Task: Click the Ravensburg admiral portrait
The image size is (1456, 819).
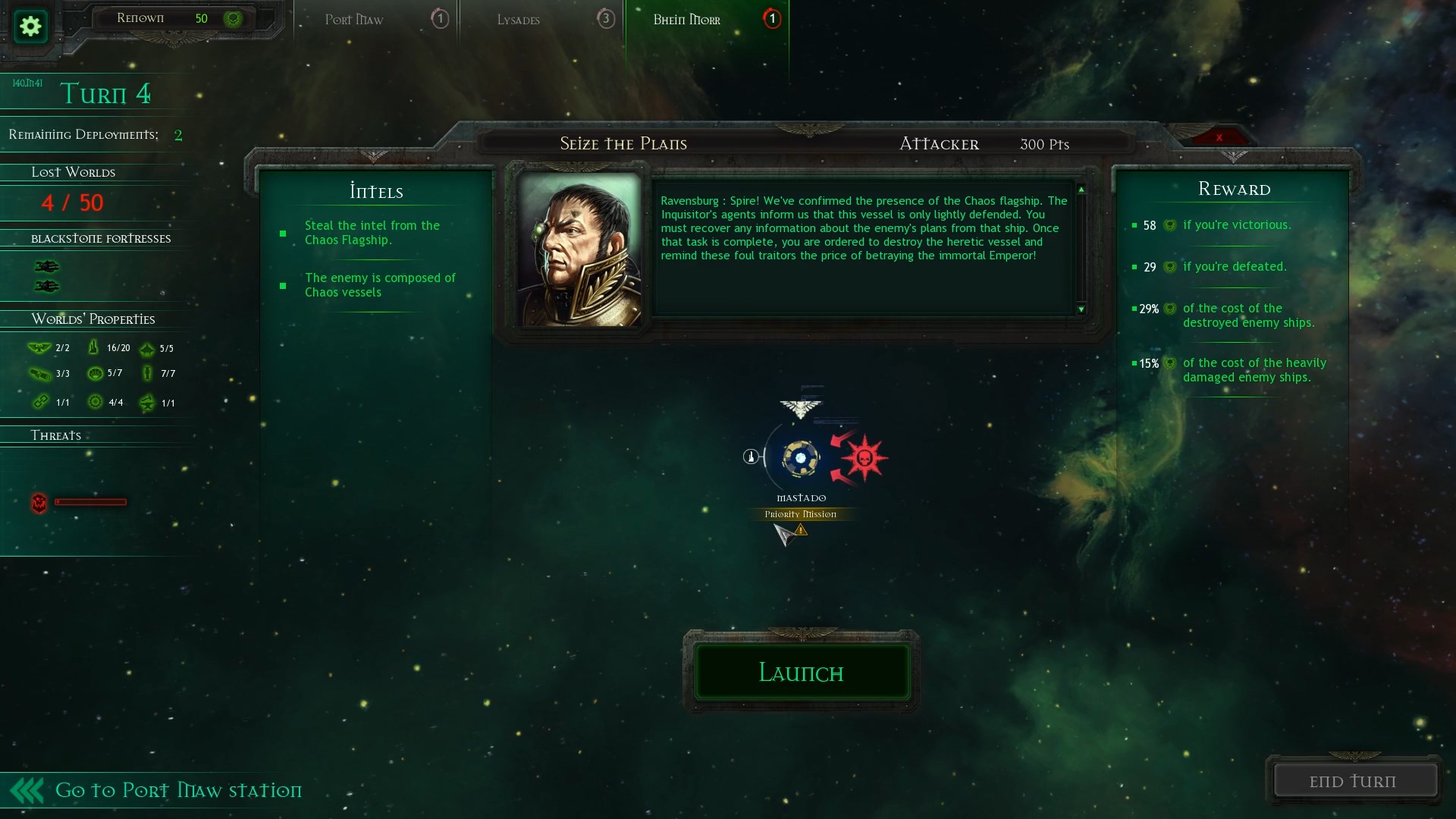Action: [580, 250]
